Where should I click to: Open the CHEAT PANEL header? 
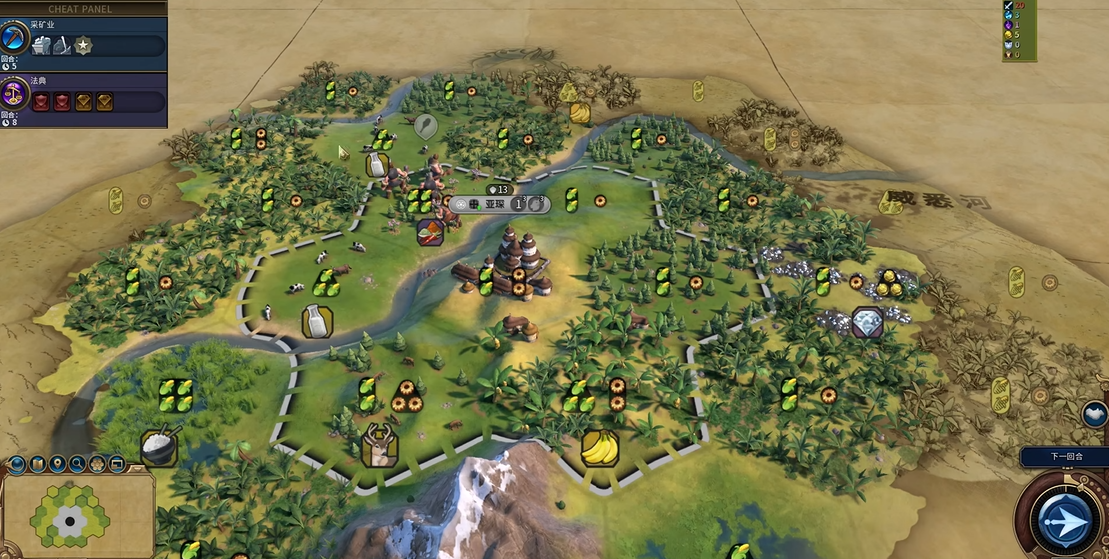coord(80,9)
